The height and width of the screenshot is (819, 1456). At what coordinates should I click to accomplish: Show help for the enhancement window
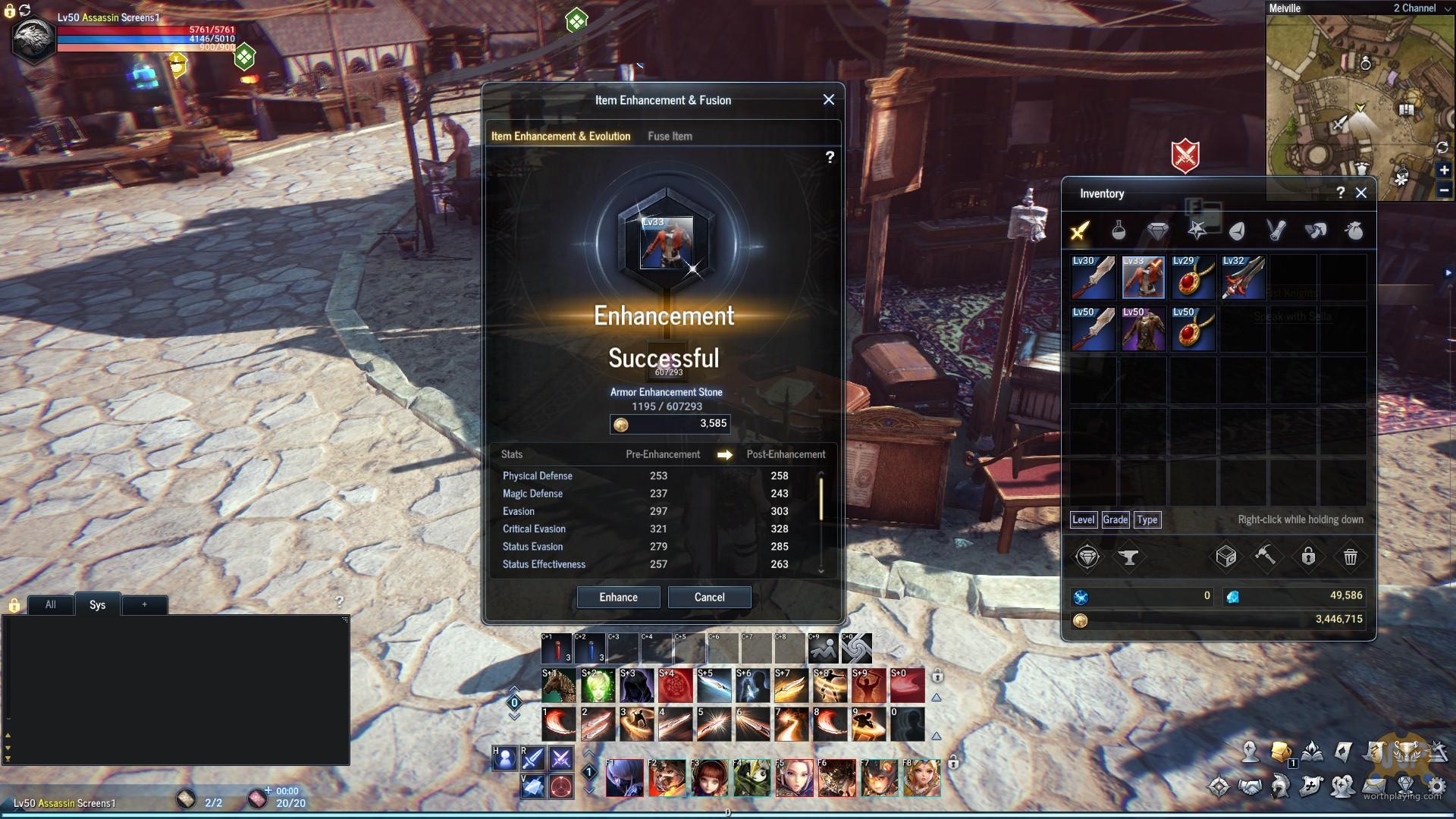[x=830, y=157]
